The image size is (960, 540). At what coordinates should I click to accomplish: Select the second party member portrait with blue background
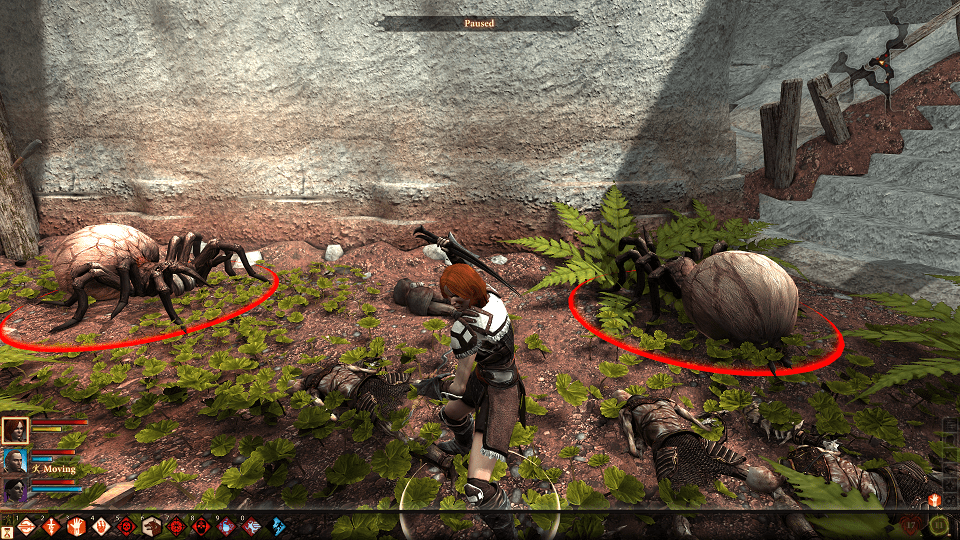tap(15, 461)
